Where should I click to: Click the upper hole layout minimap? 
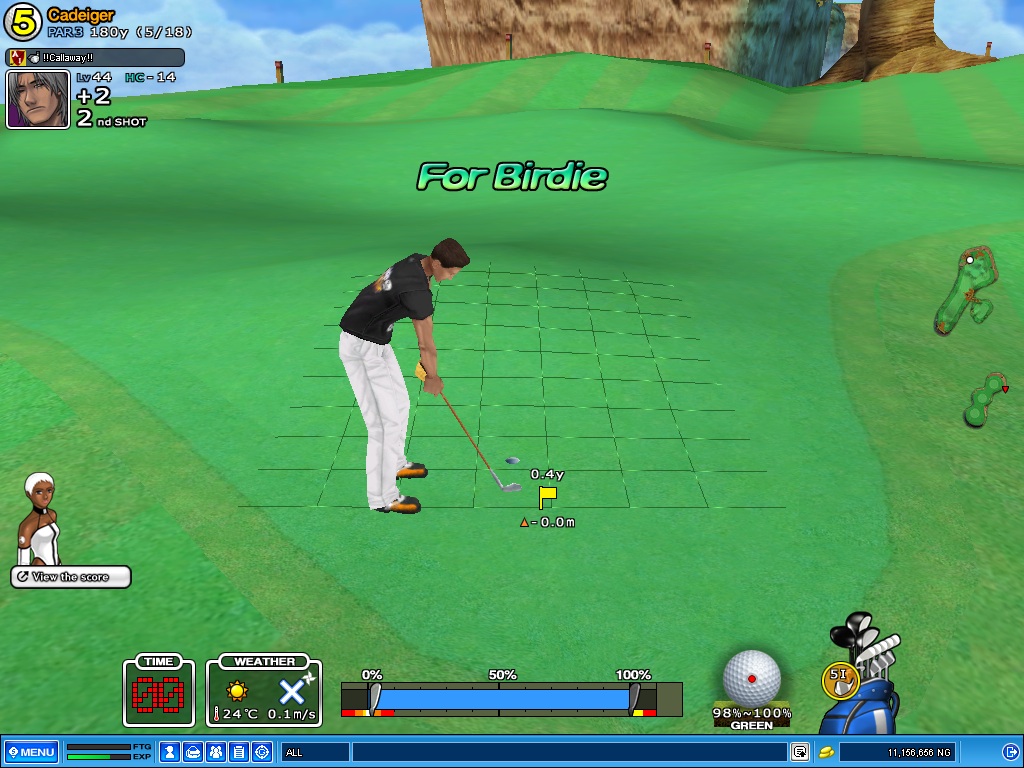coord(966,290)
